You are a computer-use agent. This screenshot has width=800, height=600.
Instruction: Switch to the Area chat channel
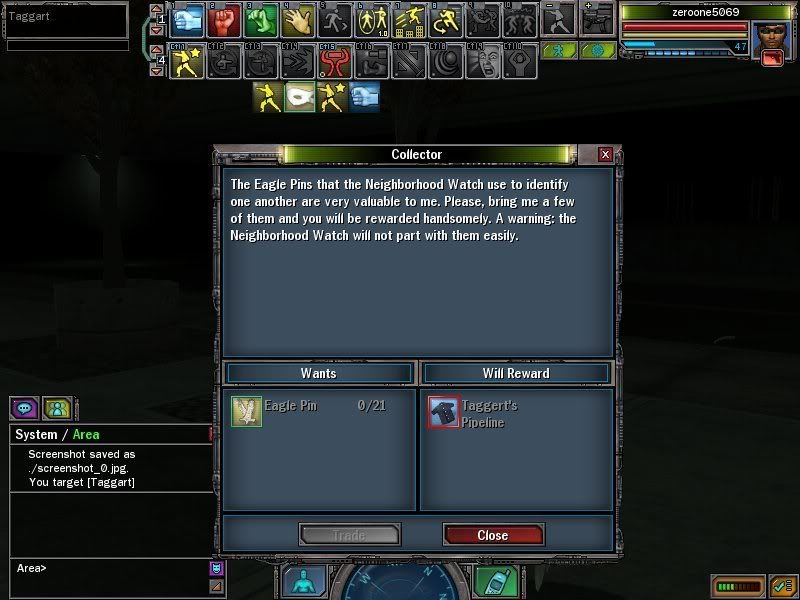[x=86, y=435]
